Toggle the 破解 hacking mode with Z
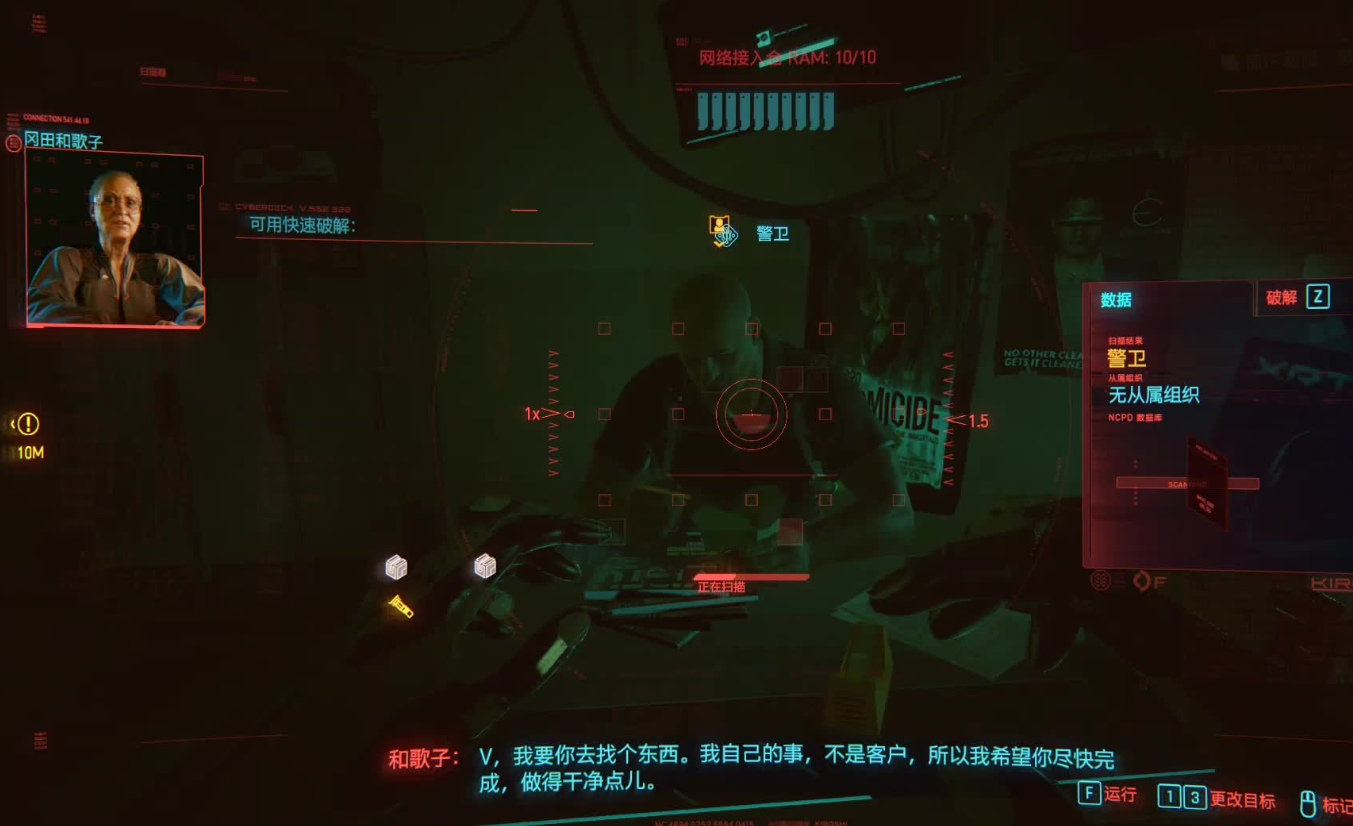Viewport: 1353px width, 826px height. click(1318, 297)
